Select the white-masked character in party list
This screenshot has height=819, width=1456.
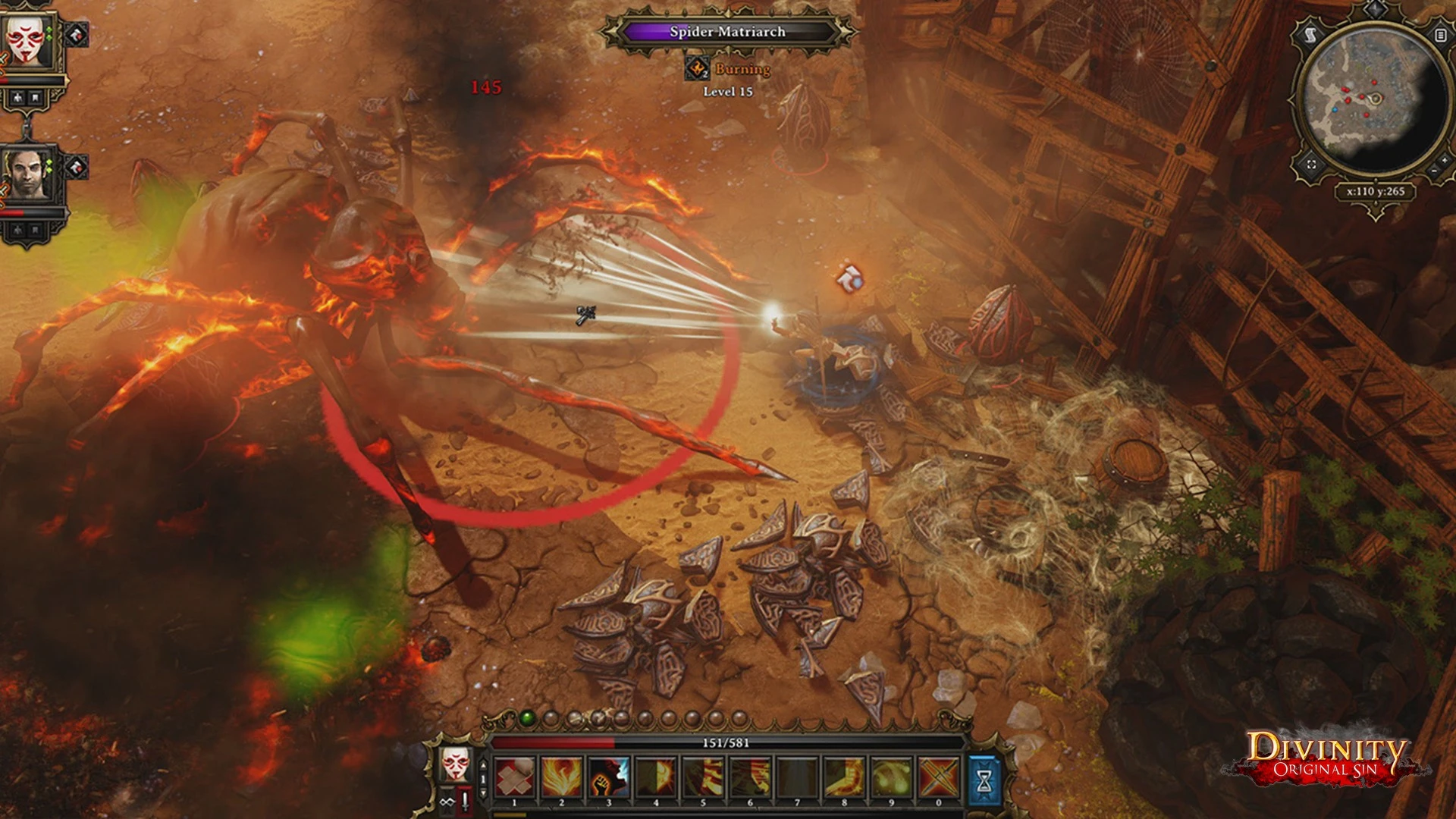[29, 39]
